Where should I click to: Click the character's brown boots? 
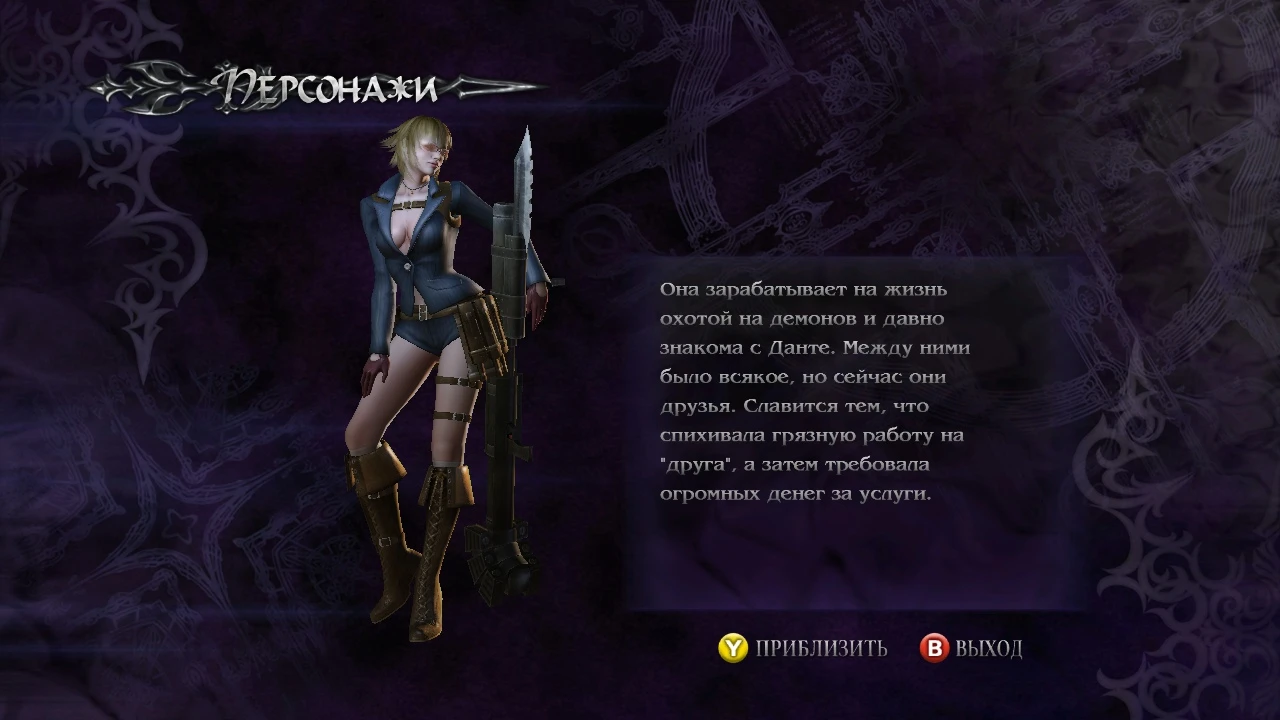click(x=400, y=540)
